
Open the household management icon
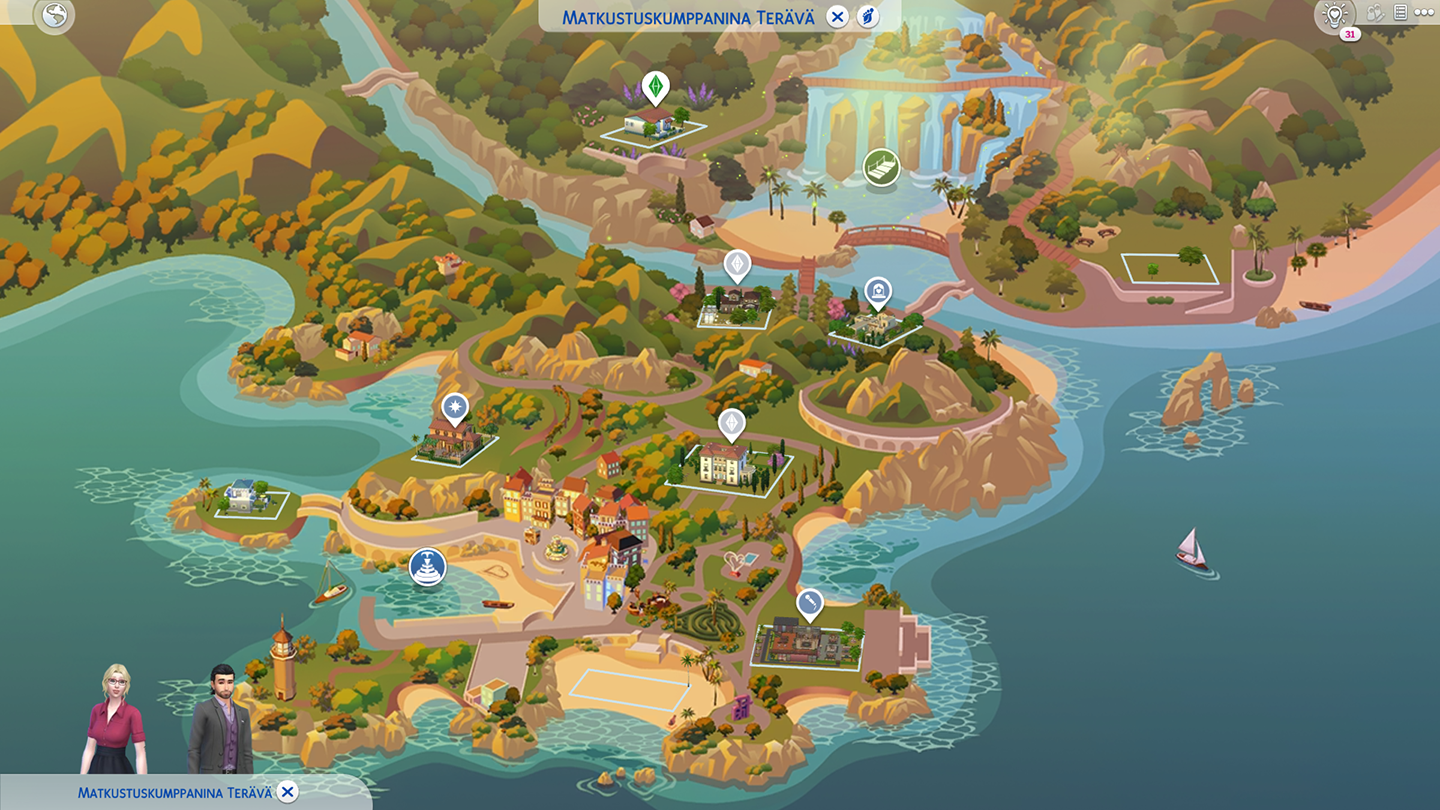(1376, 13)
